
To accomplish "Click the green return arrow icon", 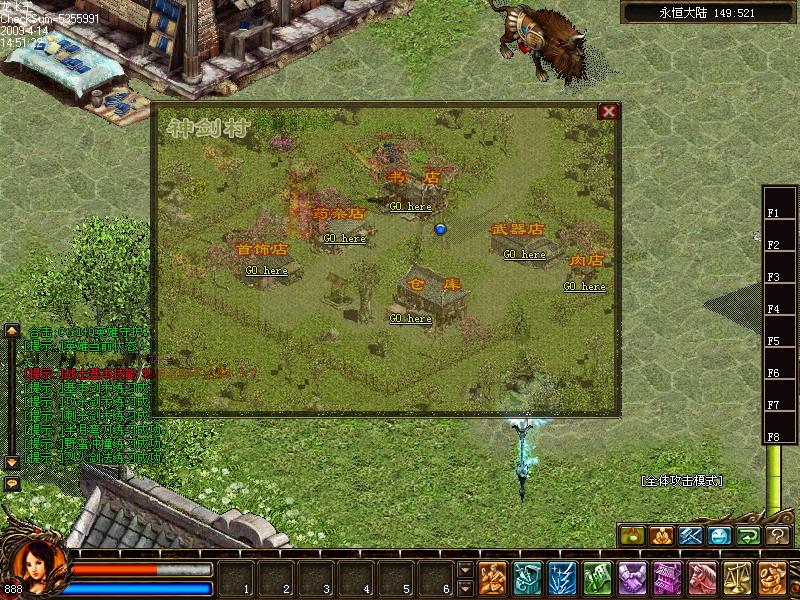I will pos(749,536).
